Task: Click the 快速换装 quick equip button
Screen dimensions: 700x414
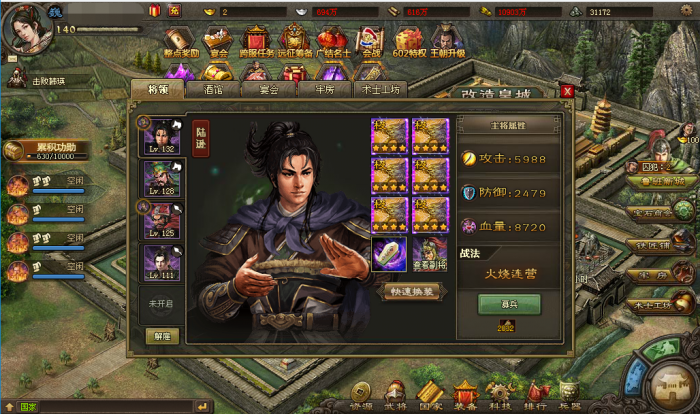Action: (x=412, y=291)
